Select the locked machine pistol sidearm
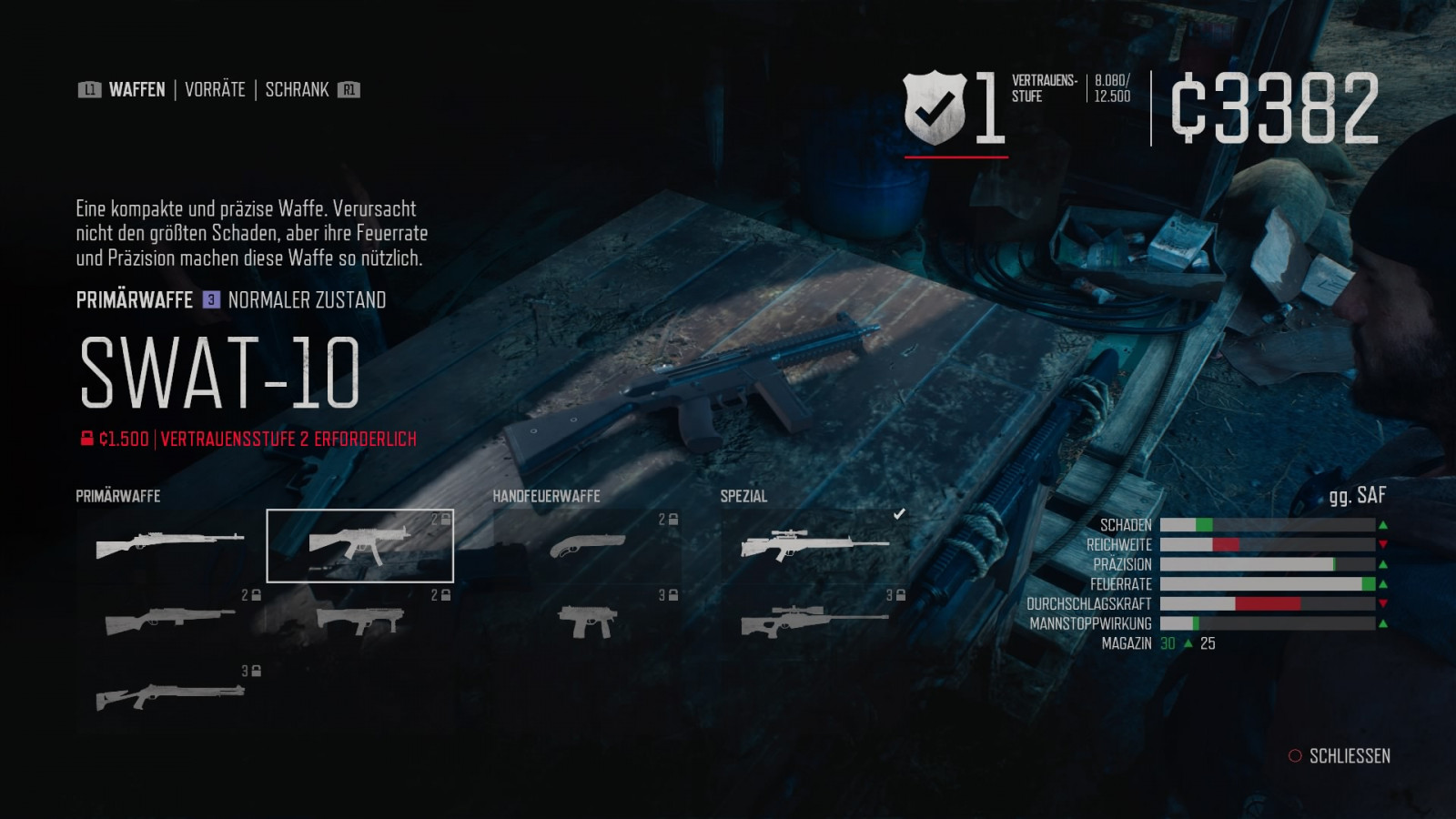The width and height of the screenshot is (1456, 819). click(587, 622)
